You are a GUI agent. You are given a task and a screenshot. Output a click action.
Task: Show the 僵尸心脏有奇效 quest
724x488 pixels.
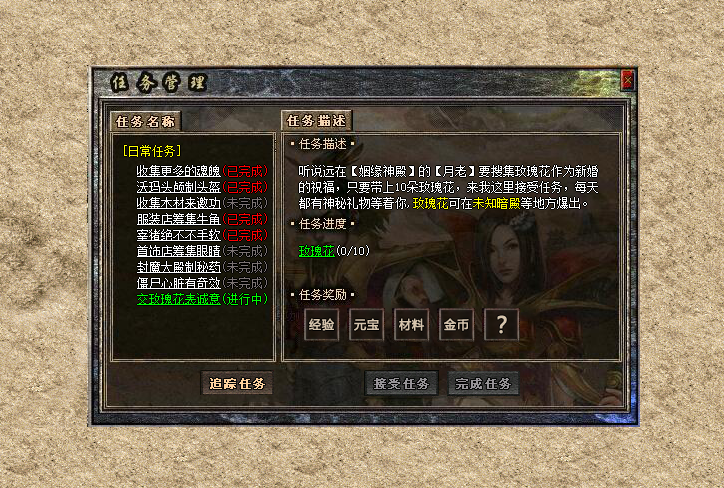[x=178, y=283]
